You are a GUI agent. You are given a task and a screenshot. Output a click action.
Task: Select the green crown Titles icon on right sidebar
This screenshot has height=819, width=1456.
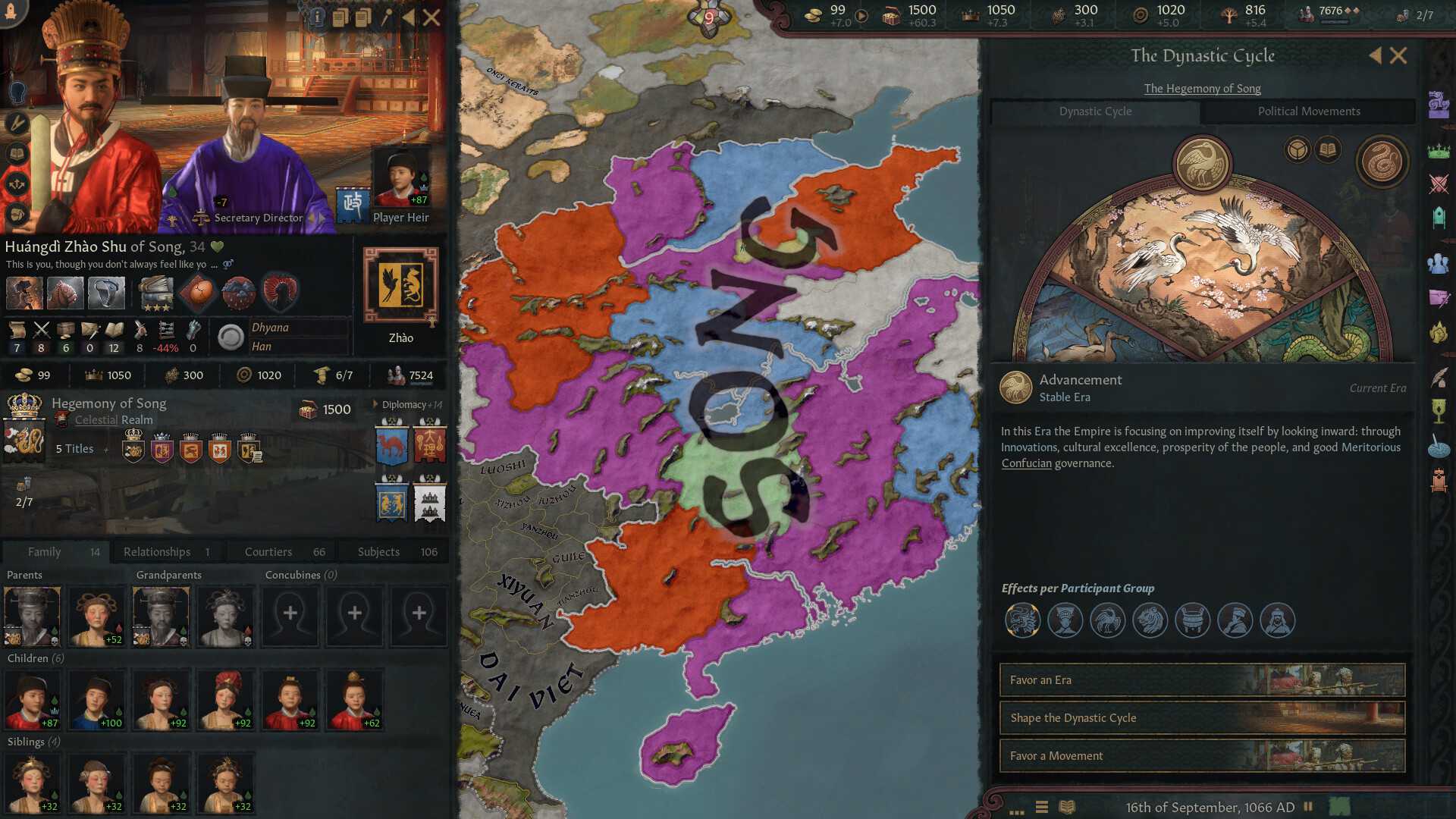click(x=1437, y=149)
